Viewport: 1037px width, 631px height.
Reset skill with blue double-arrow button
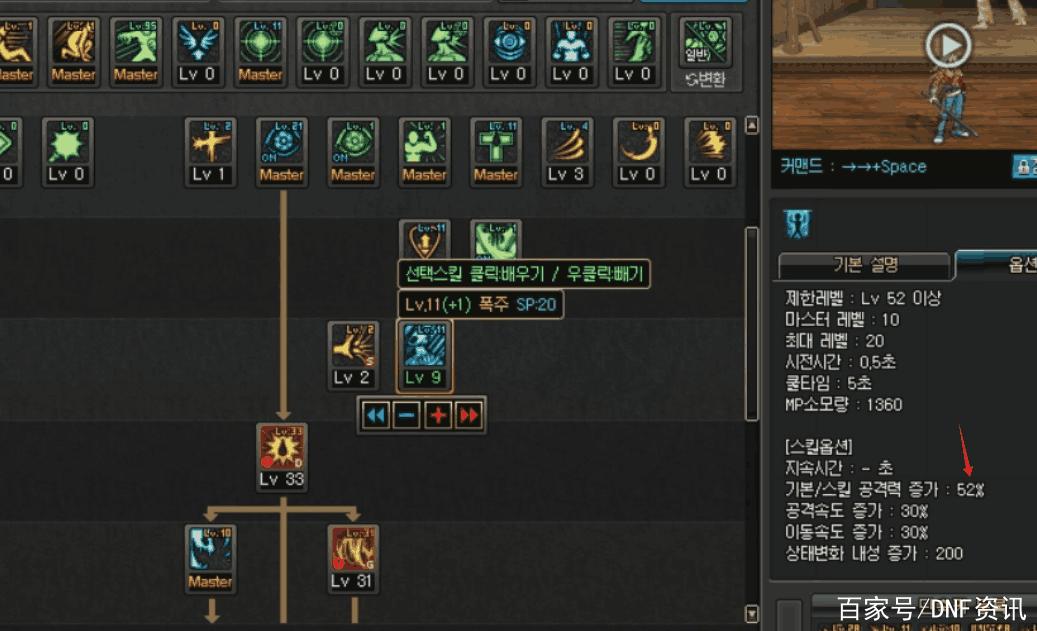(375, 415)
